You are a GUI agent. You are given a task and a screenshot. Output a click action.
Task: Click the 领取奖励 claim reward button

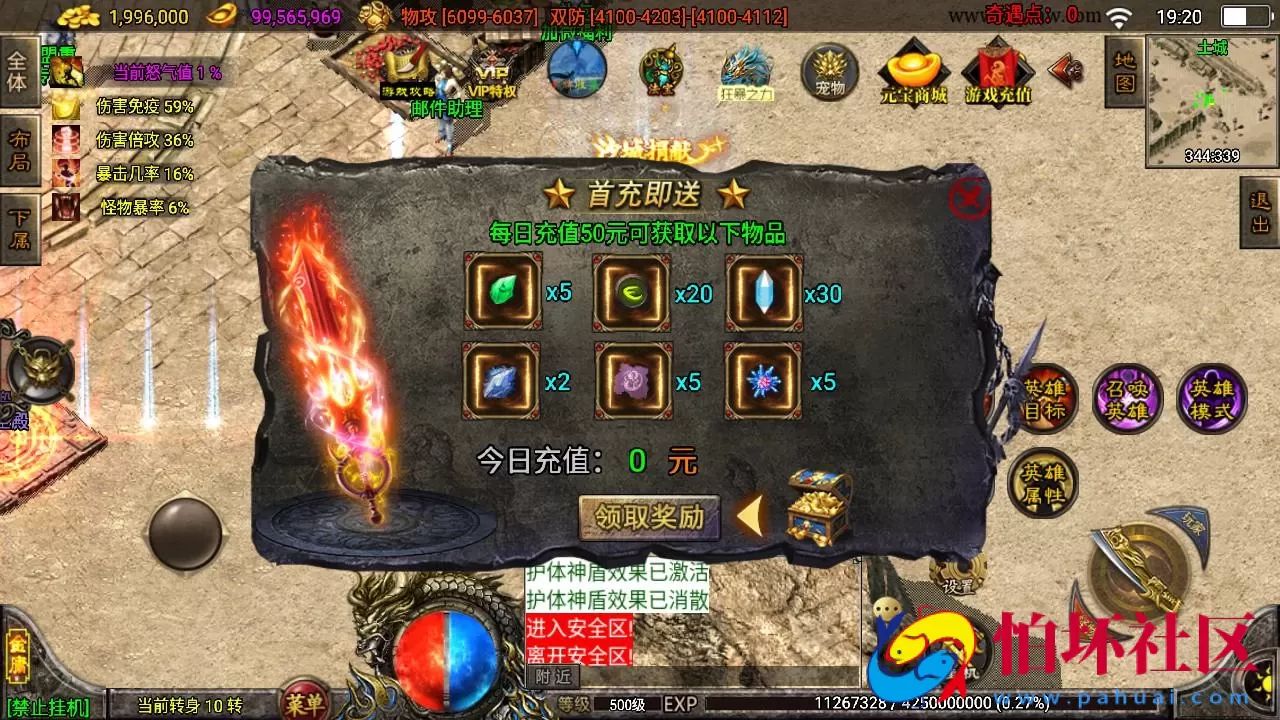(x=649, y=518)
